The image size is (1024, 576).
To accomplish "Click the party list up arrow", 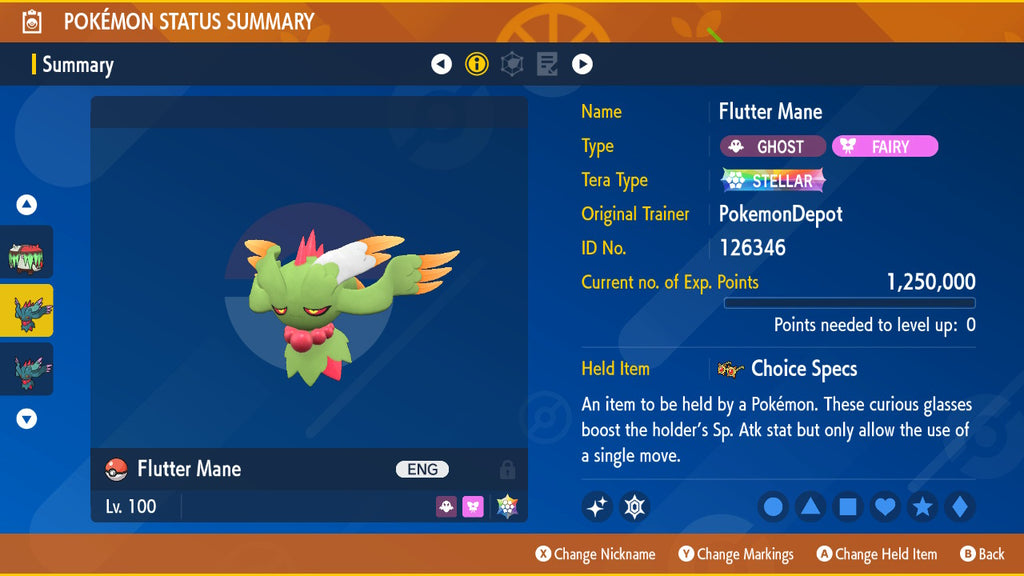I will click(27, 205).
